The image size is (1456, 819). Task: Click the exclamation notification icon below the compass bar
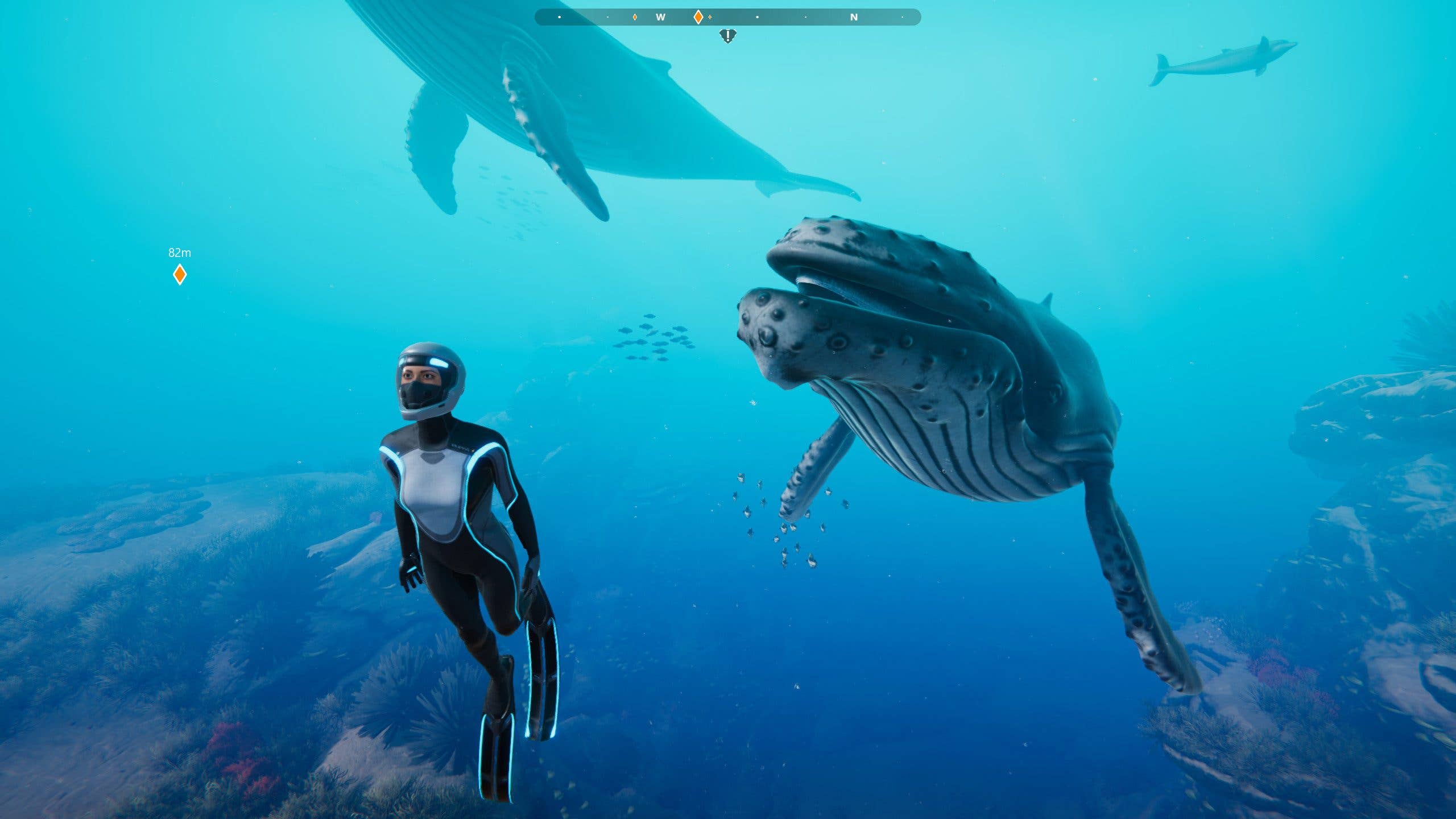[x=728, y=35]
